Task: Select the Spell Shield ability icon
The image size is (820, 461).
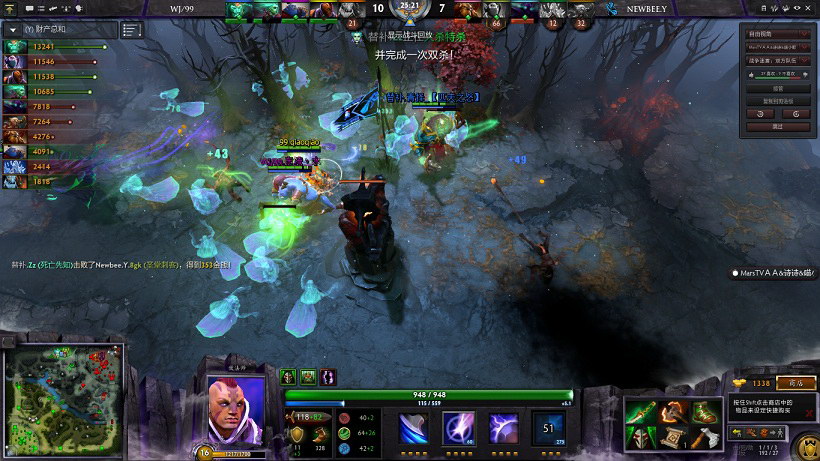Action: coord(503,428)
